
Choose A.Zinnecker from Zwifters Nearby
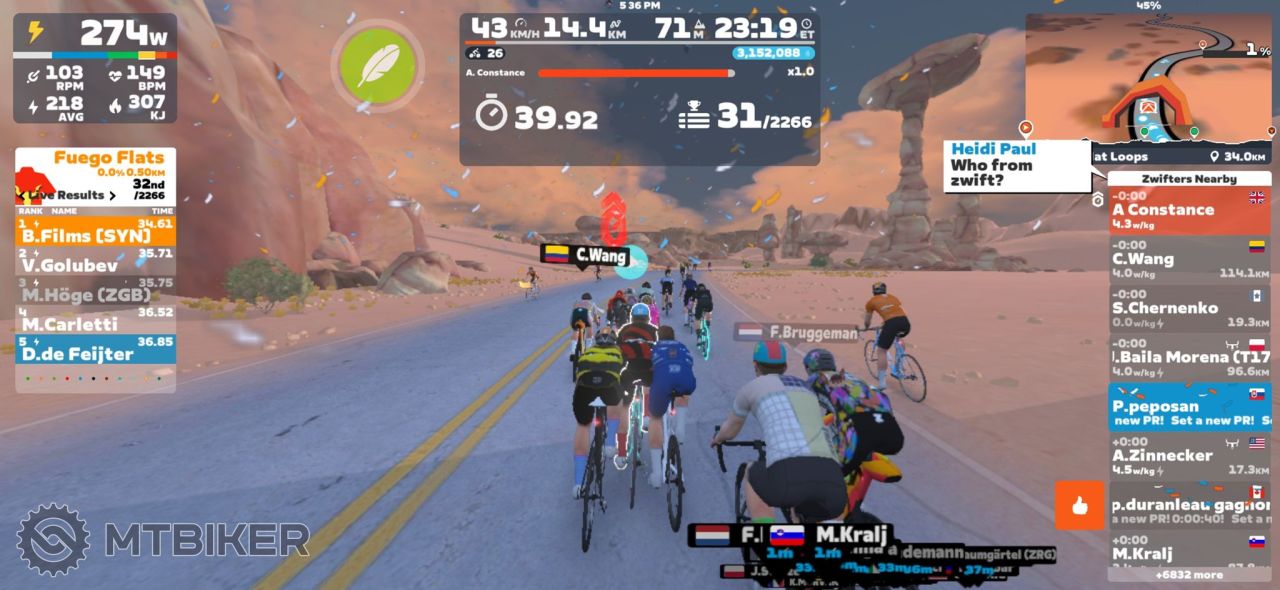[1189, 455]
